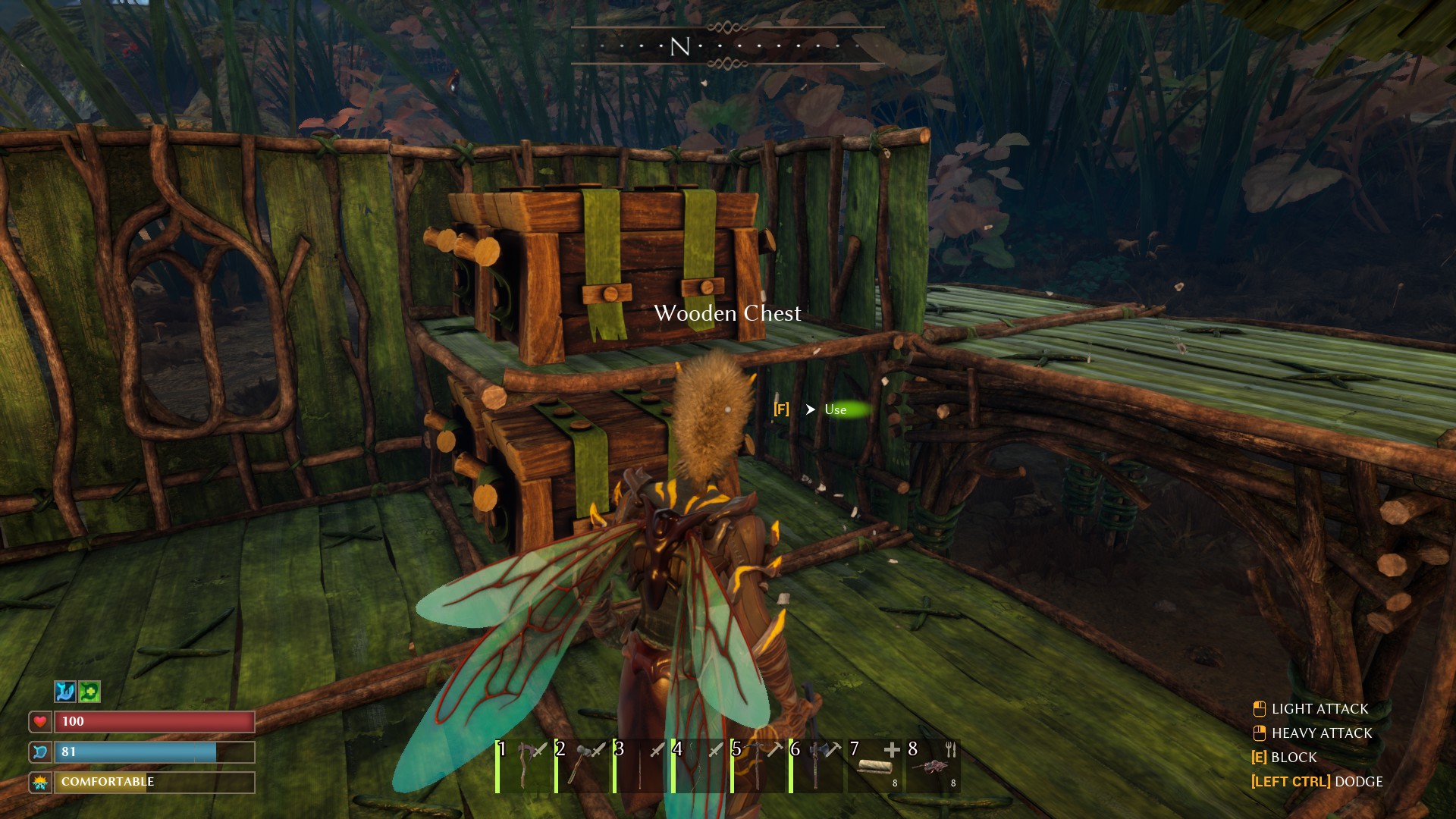Click the blue stomach buff icon
The image size is (1456, 819).
(64, 691)
